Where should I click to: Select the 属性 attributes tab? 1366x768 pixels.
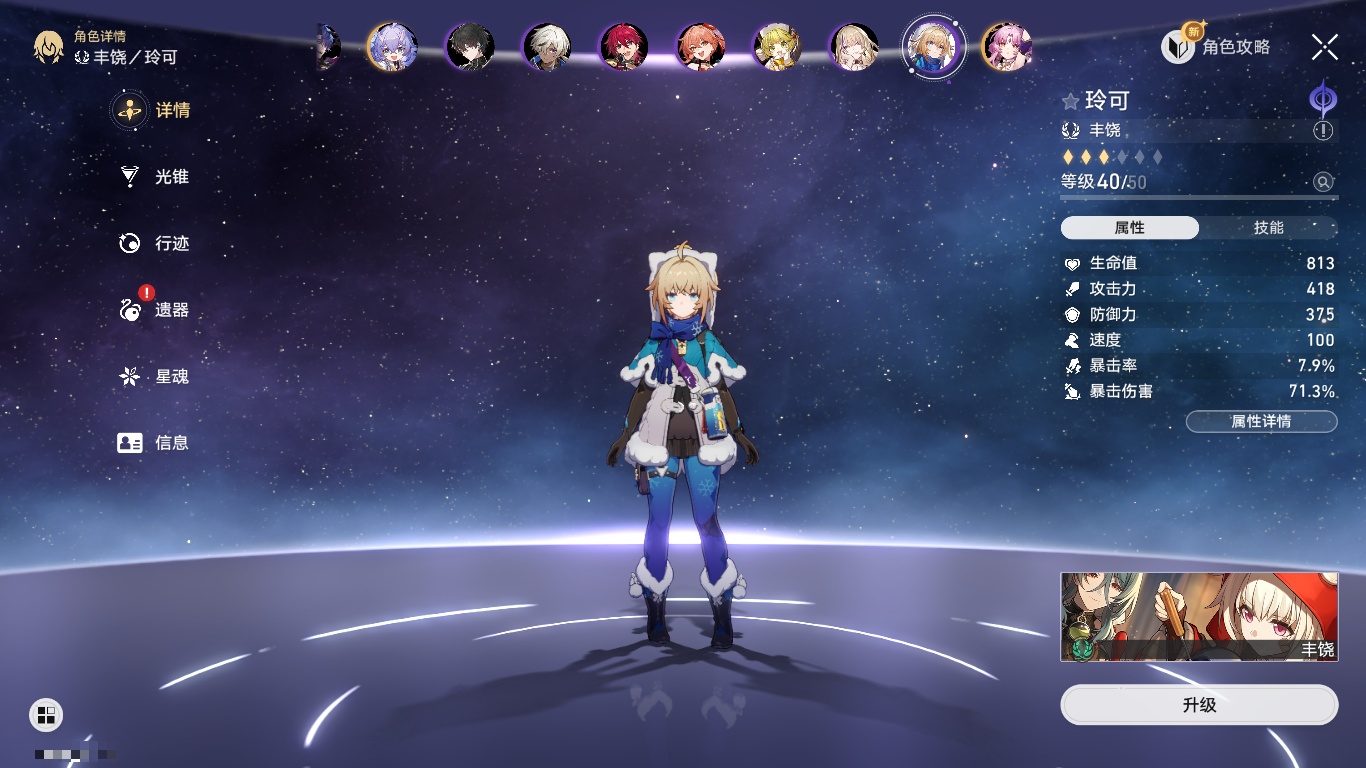(1130, 228)
